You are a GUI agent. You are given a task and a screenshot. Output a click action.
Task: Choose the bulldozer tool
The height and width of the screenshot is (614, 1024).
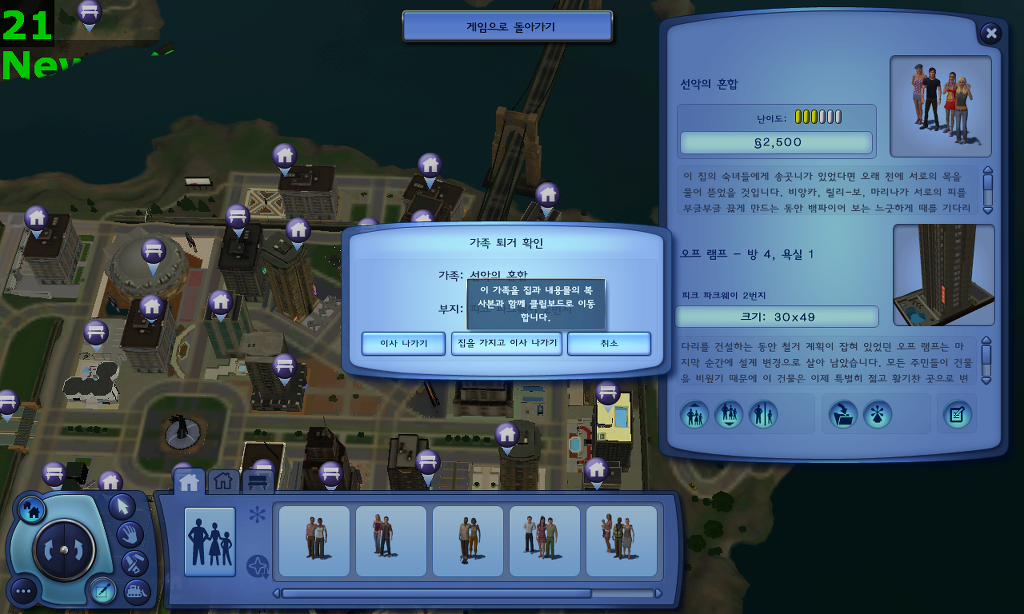point(136,590)
